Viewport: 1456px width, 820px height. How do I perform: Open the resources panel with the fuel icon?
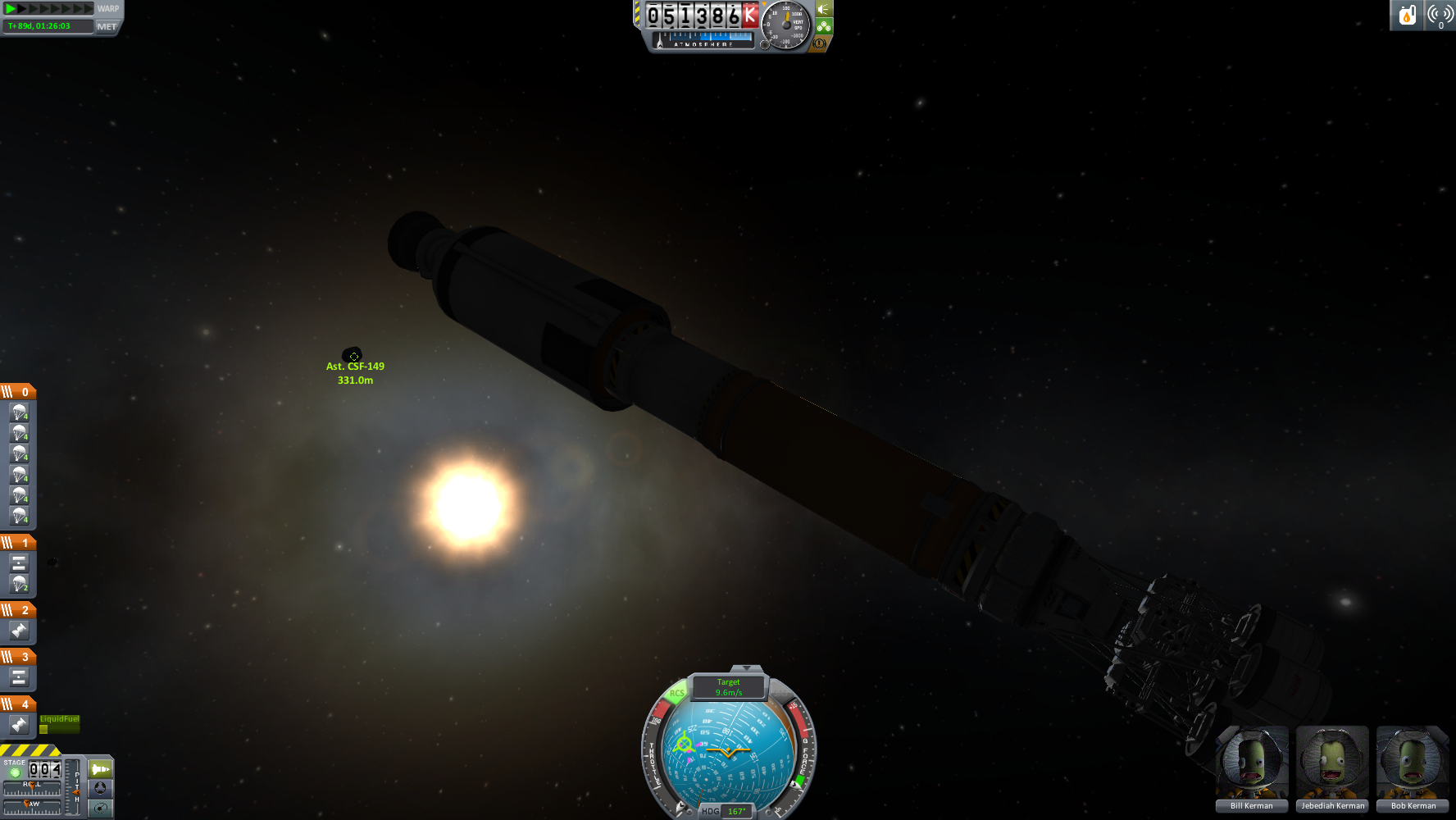point(1407,15)
